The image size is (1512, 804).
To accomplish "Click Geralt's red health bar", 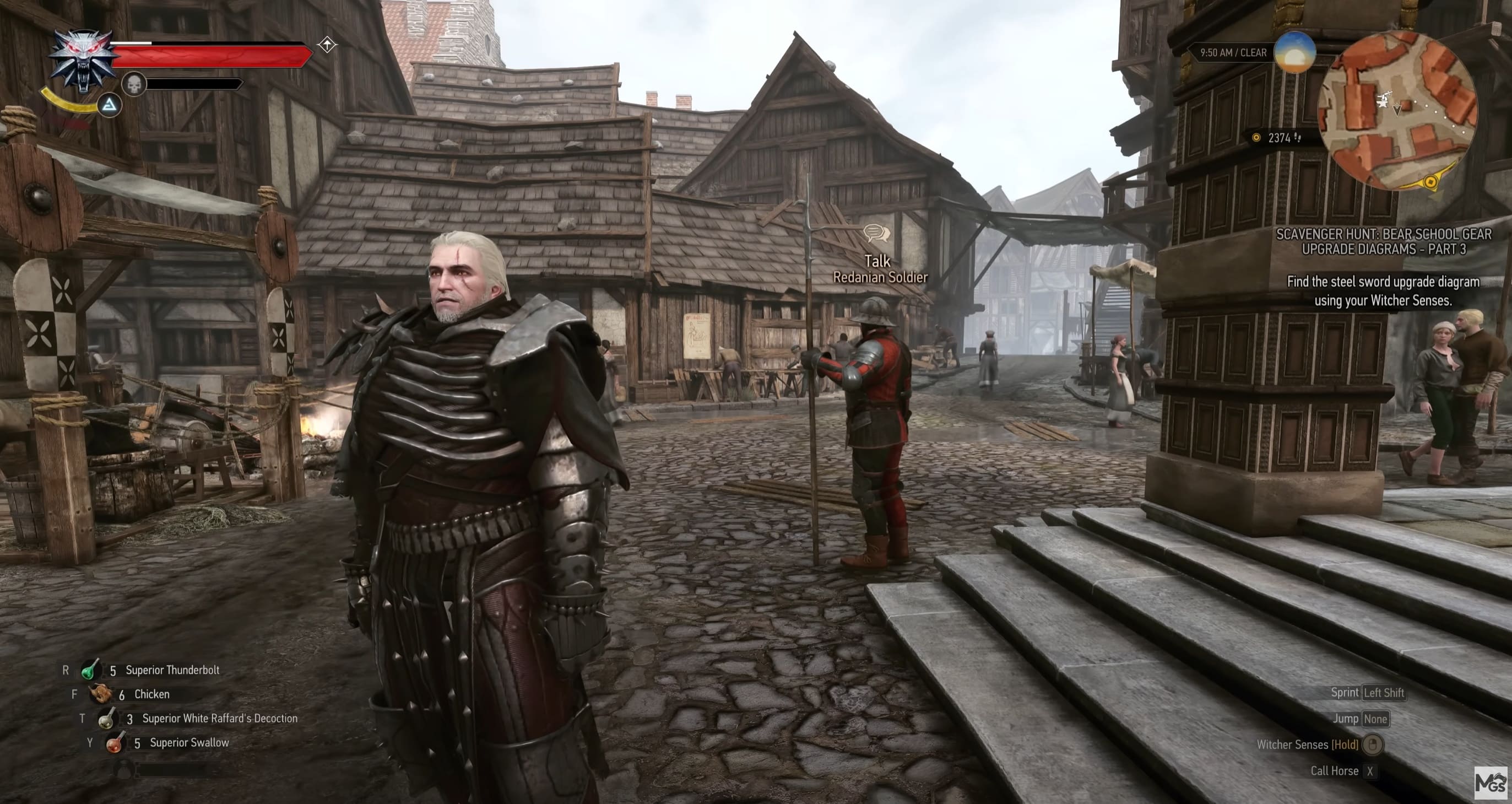I will click(214, 56).
